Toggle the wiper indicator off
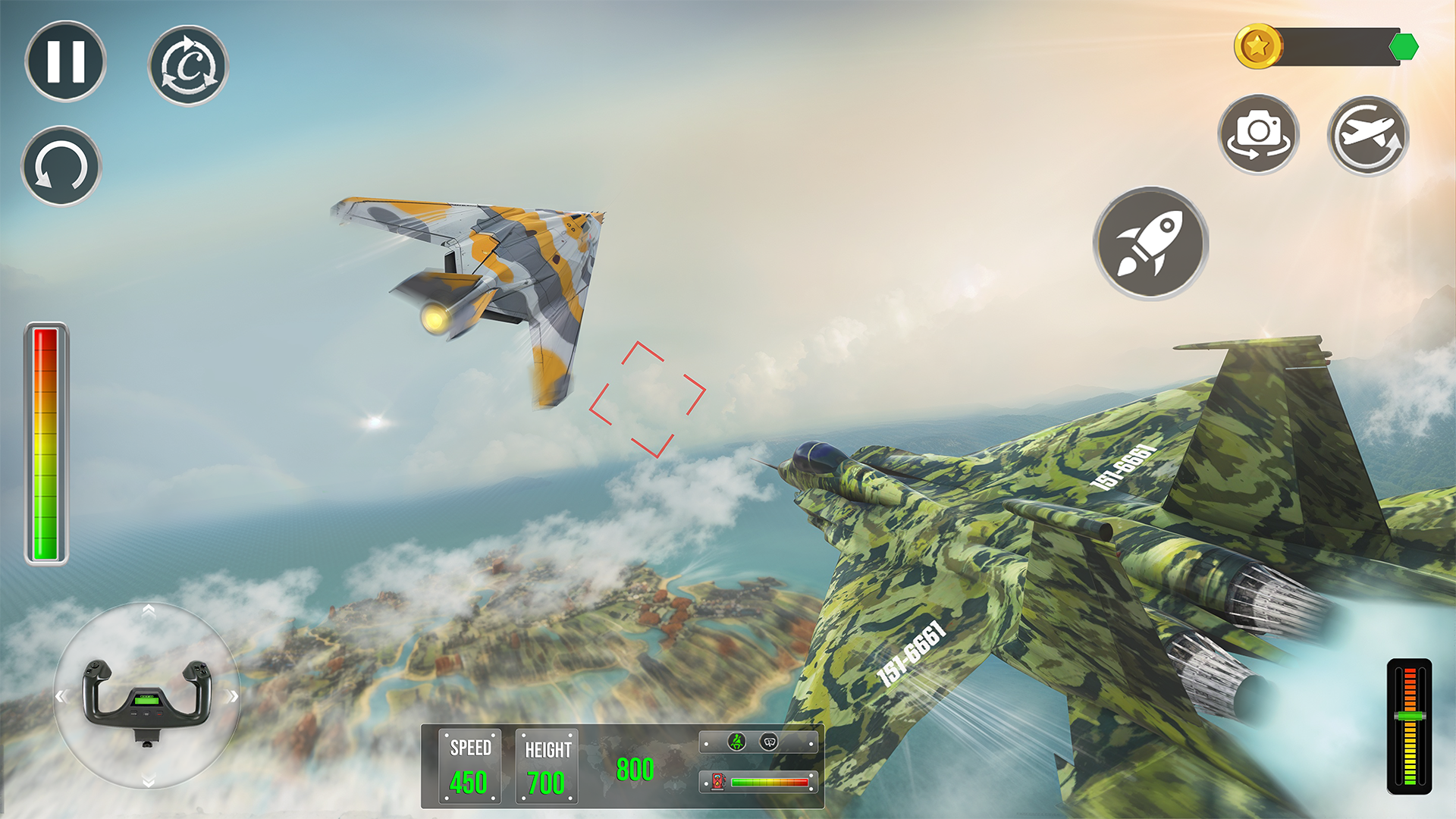This screenshot has height=819, width=1456. [768, 742]
